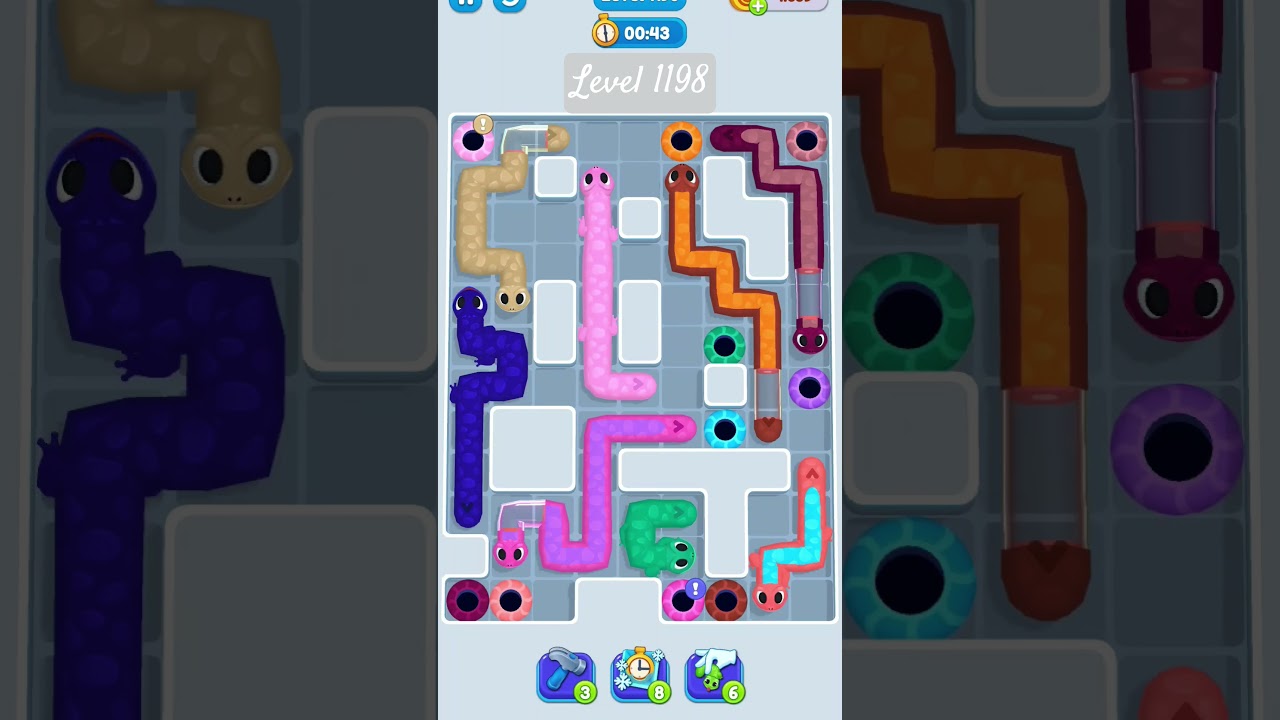1280x720 pixels.
Task: Activate the snake removal booster
Action: (x=714, y=672)
